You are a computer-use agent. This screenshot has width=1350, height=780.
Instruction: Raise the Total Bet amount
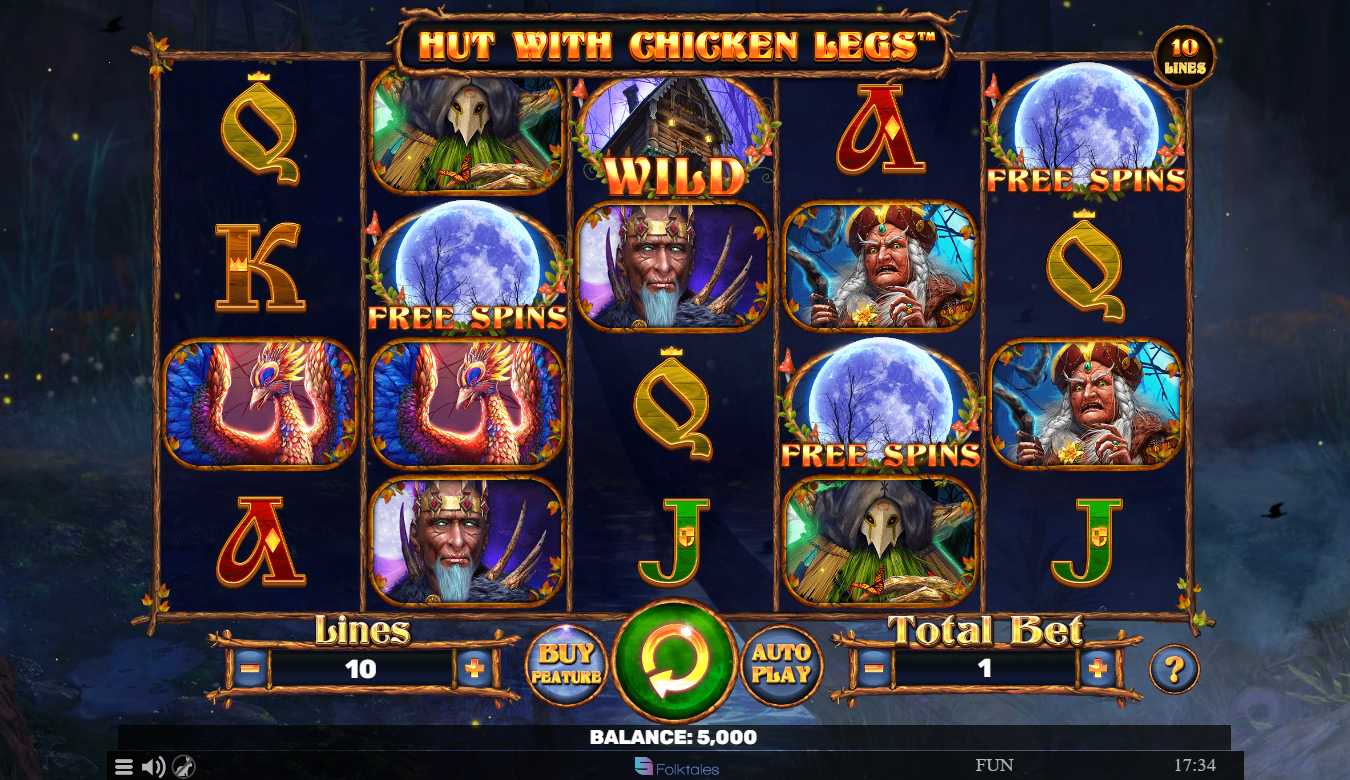(1098, 668)
